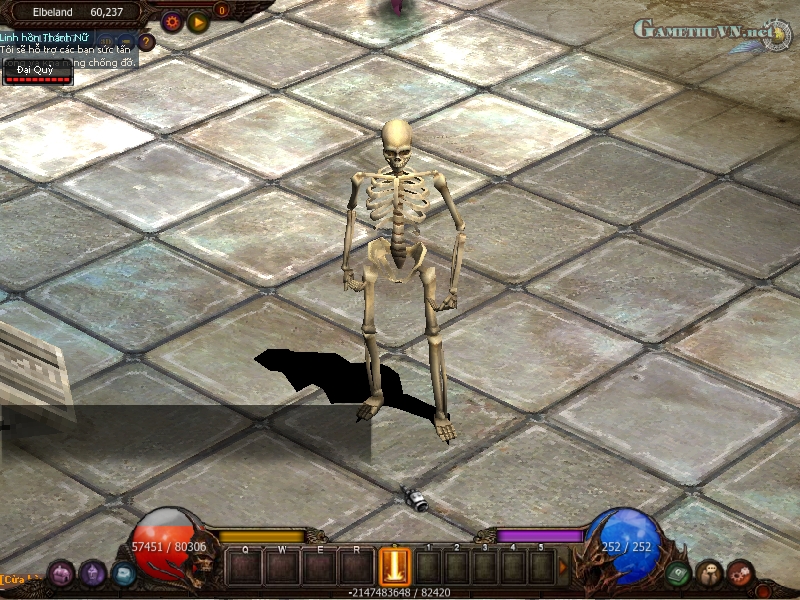Activate the glowing orange sword skill

394,567
